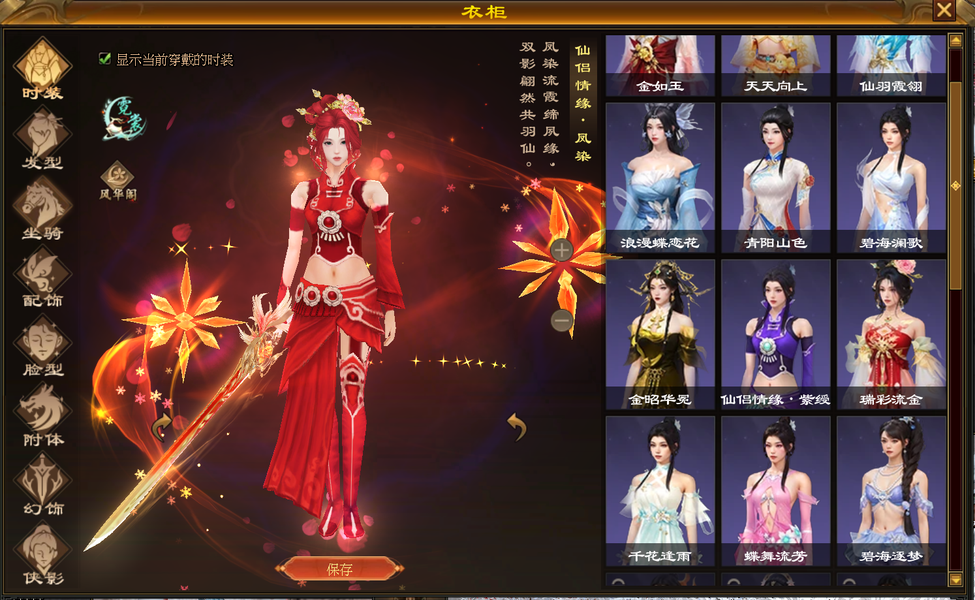Select the 蝶舞流芳 pink outfit
975x600 pixels.
[776, 490]
